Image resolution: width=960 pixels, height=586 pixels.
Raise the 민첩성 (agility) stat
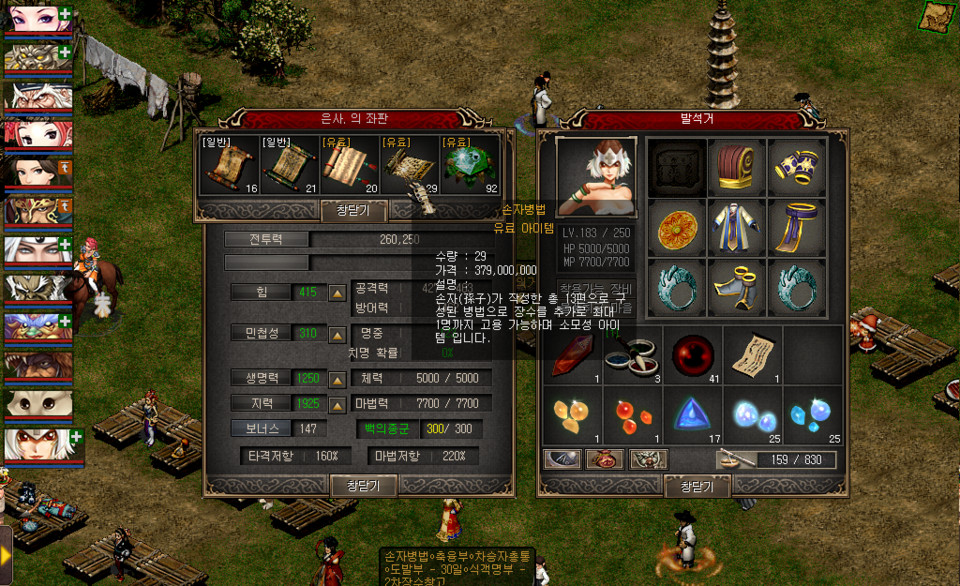338,333
